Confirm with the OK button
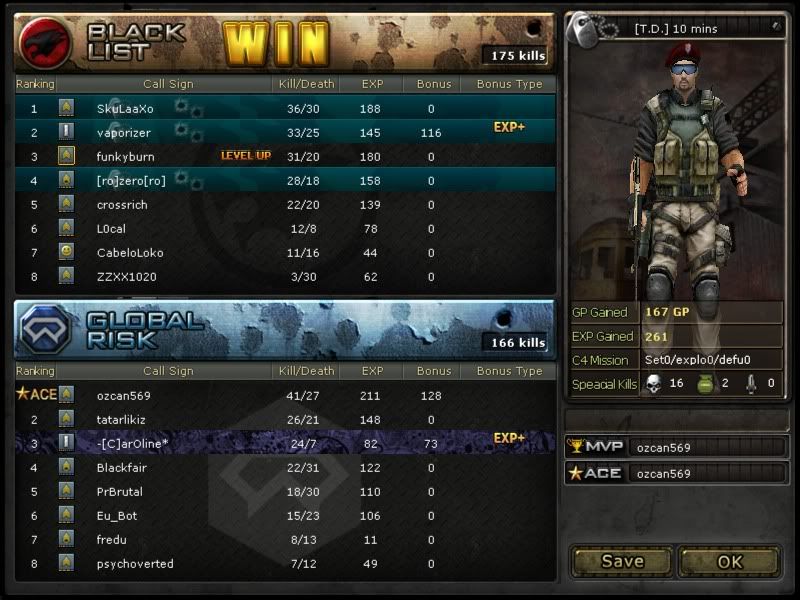Image resolution: width=800 pixels, height=600 pixels. click(730, 561)
